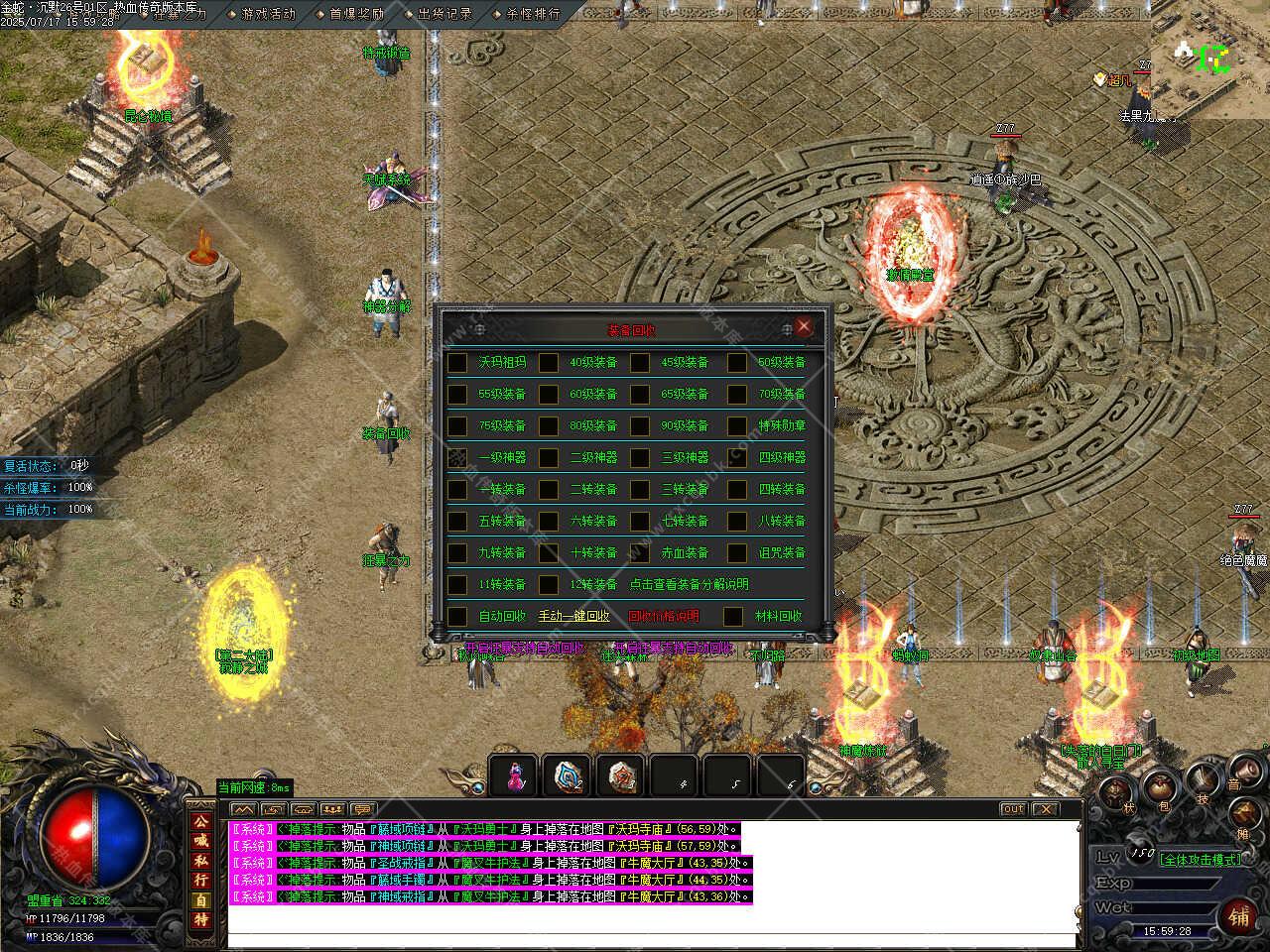
Task: Click the 手动一键回收 link
Action: (574, 617)
